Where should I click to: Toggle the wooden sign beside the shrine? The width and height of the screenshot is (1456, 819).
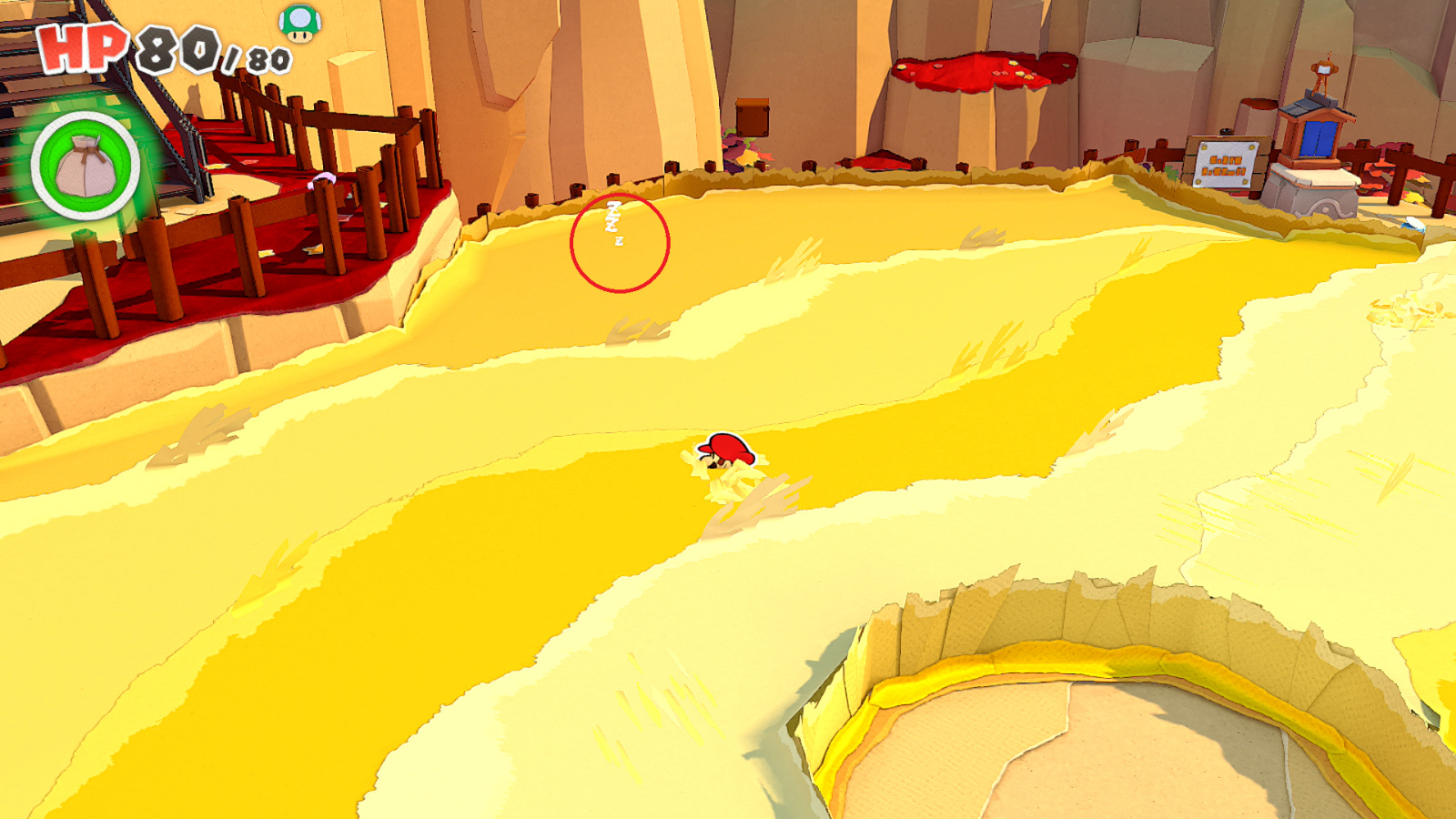coord(1227,164)
